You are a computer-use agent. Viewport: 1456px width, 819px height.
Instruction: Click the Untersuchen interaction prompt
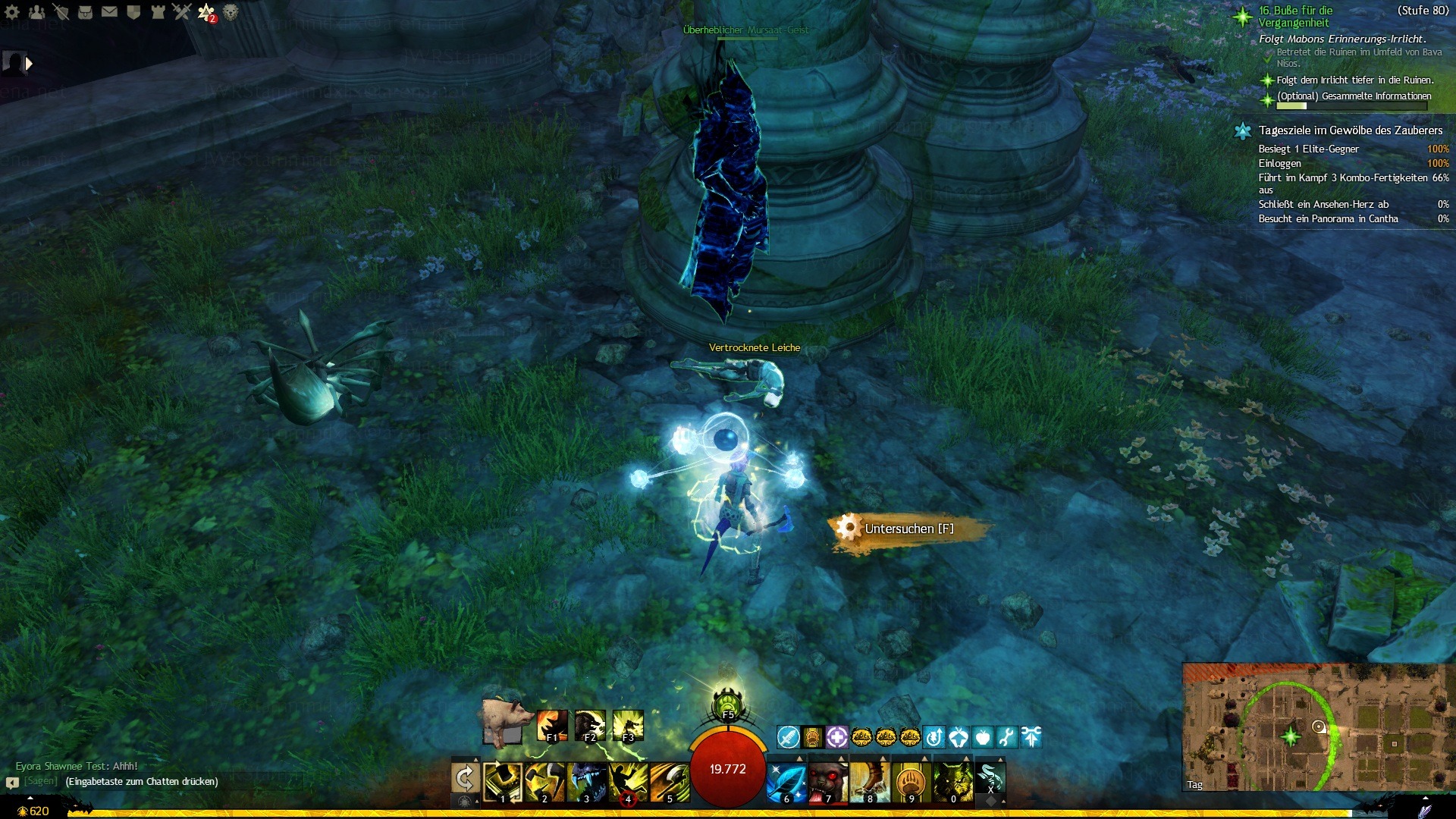point(908,529)
